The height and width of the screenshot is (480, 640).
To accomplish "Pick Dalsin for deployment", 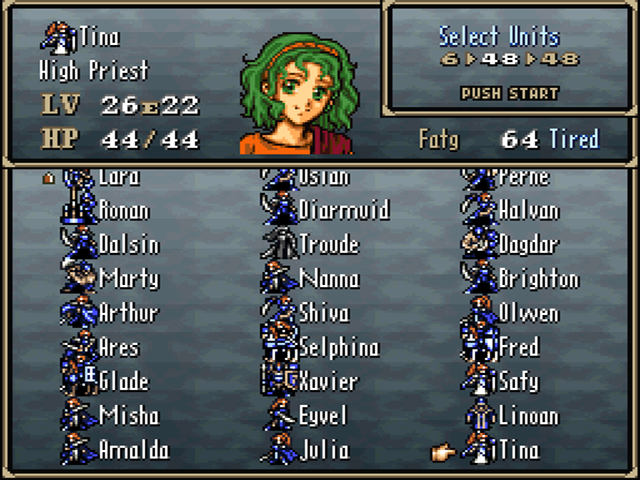I will (x=128, y=245).
